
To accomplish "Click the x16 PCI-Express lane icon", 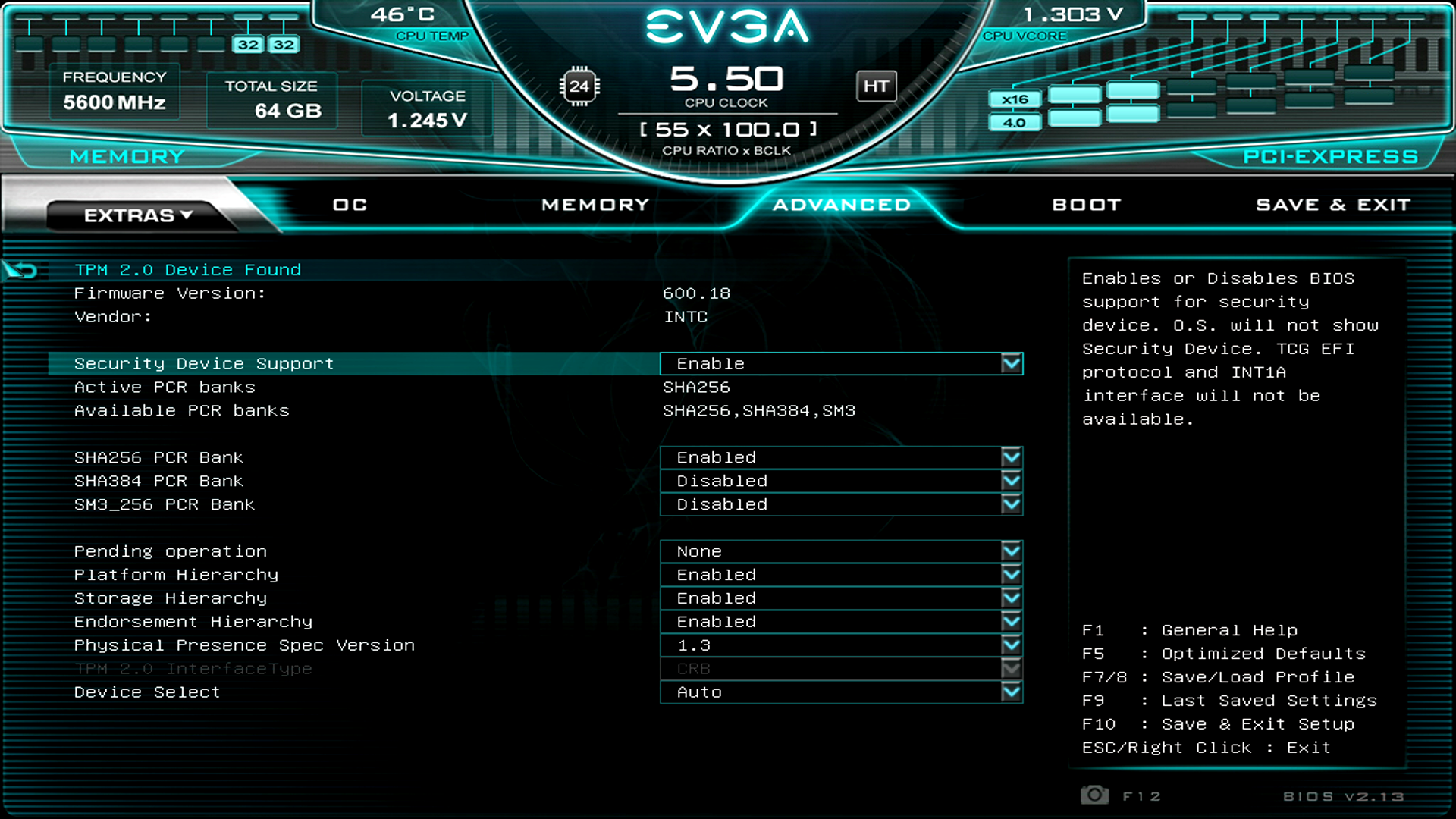I will coord(1015,99).
